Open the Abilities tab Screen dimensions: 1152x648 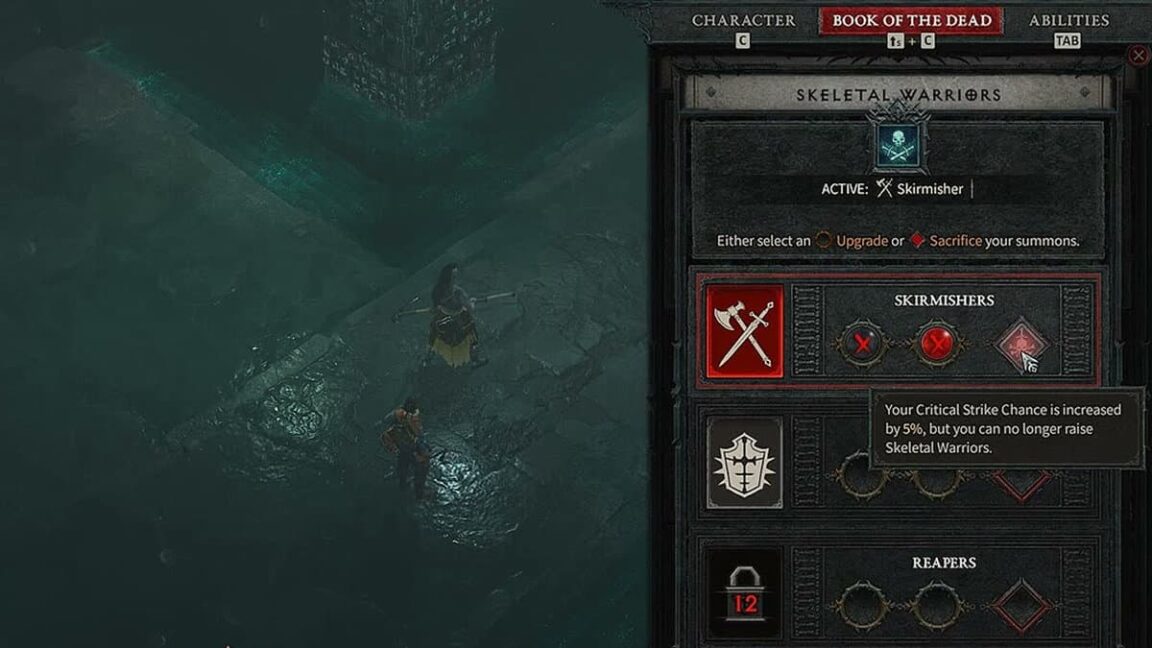point(1068,20)
